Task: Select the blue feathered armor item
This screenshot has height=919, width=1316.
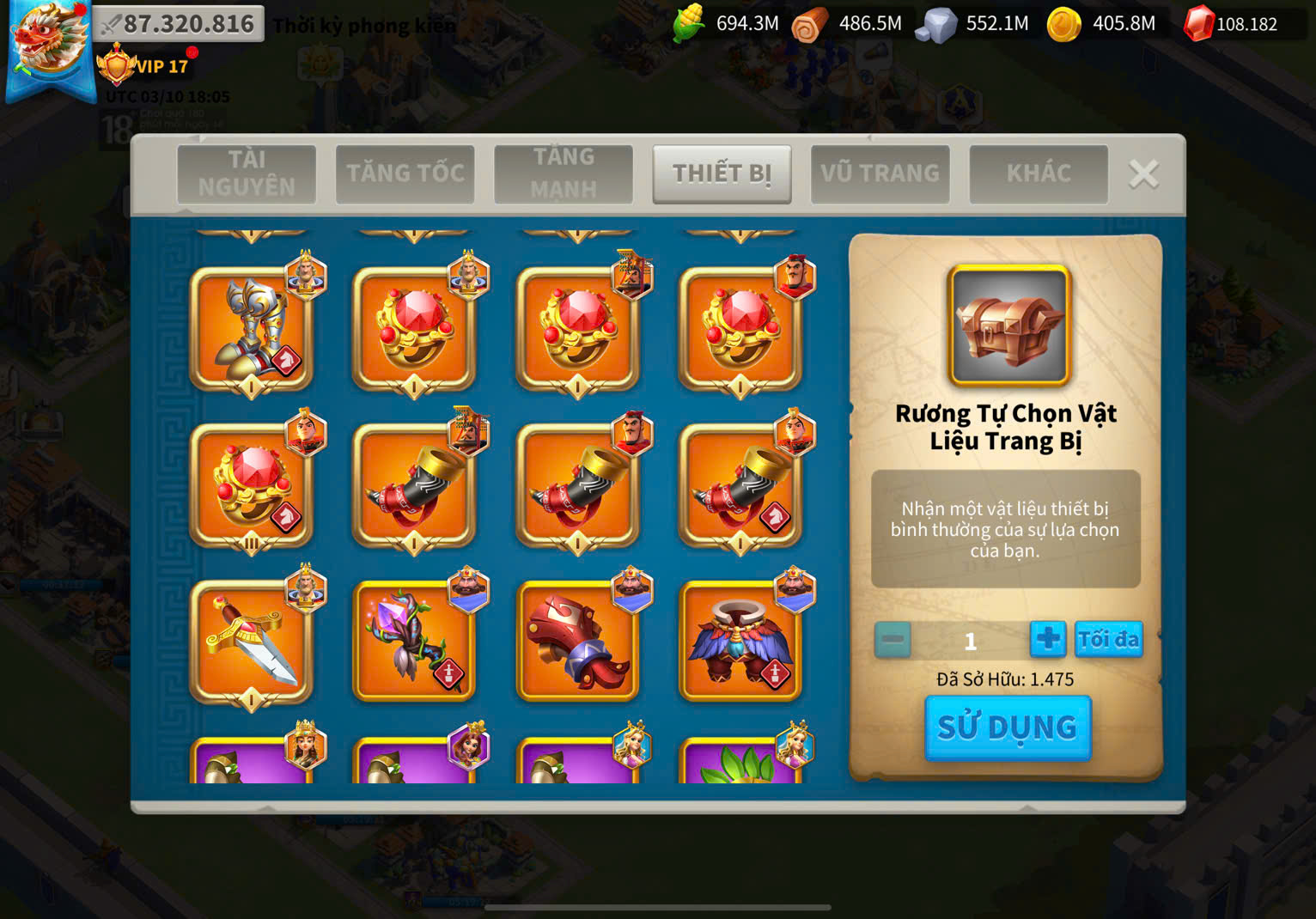Action: click(740, 641)
